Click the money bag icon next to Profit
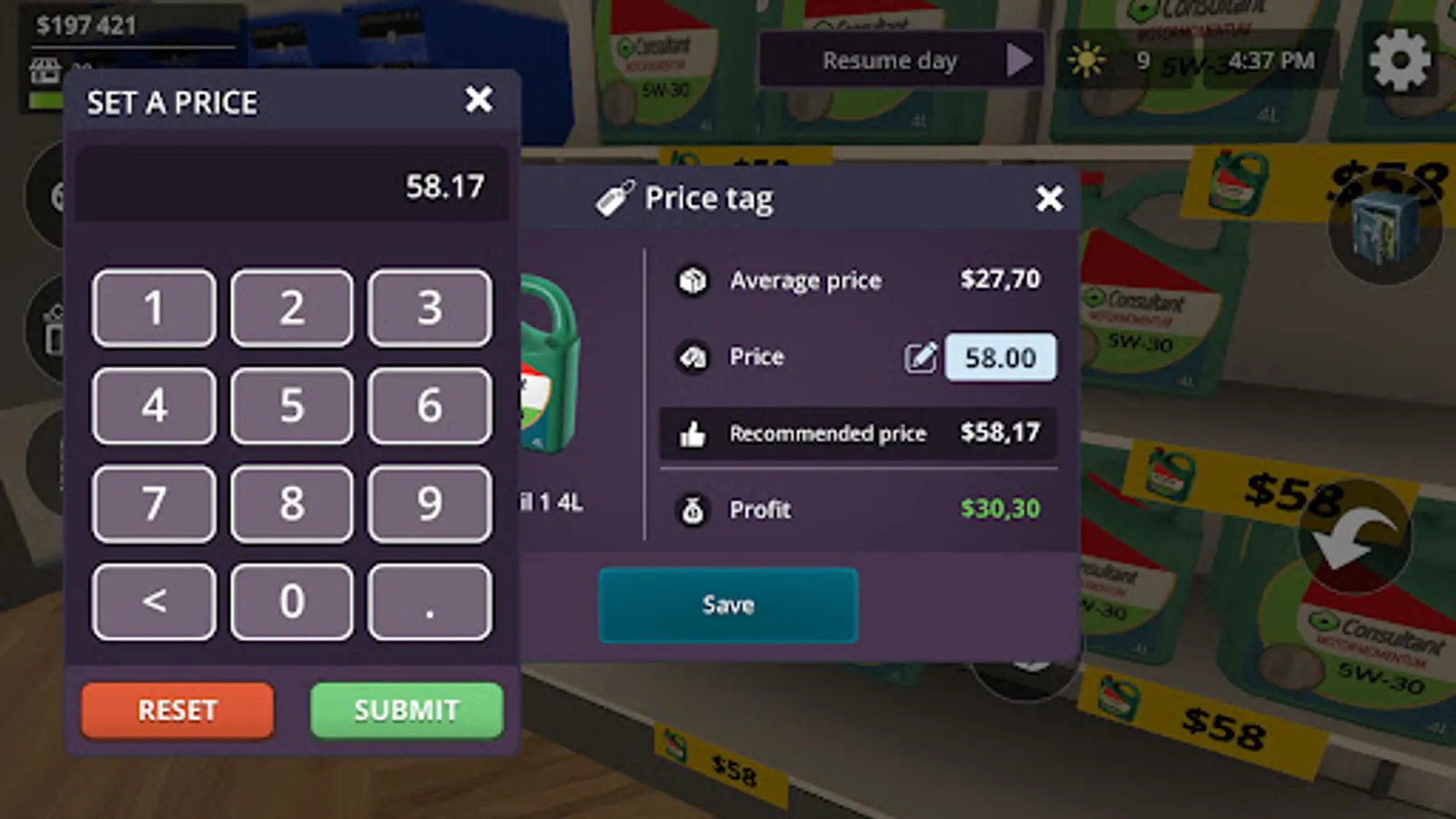This screenshot has width=1456, height=819. tap(694, 511)
